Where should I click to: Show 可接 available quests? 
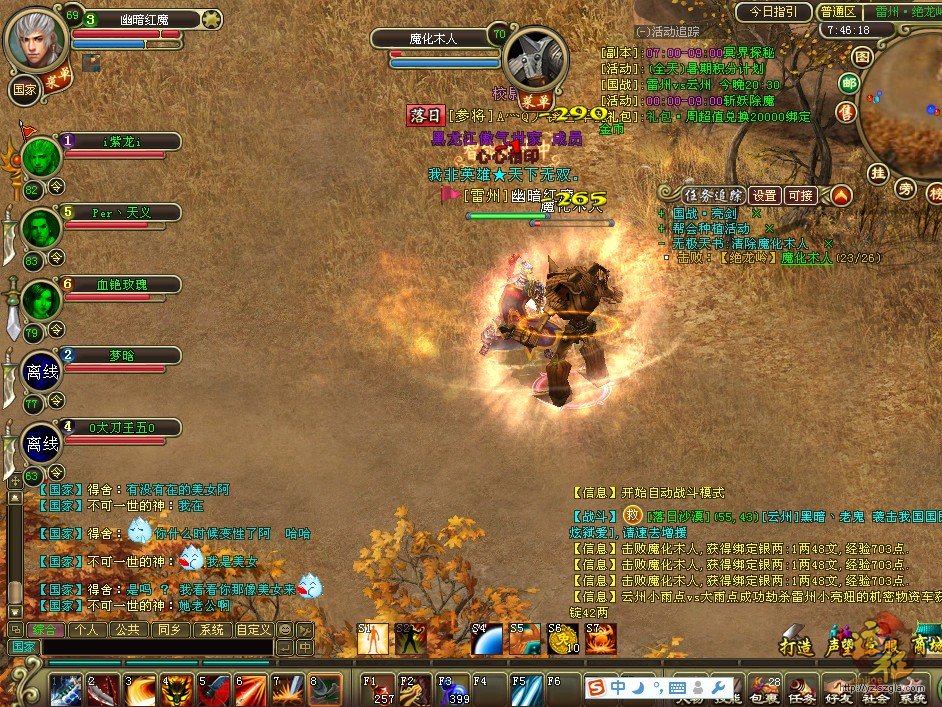click(801, 195)
